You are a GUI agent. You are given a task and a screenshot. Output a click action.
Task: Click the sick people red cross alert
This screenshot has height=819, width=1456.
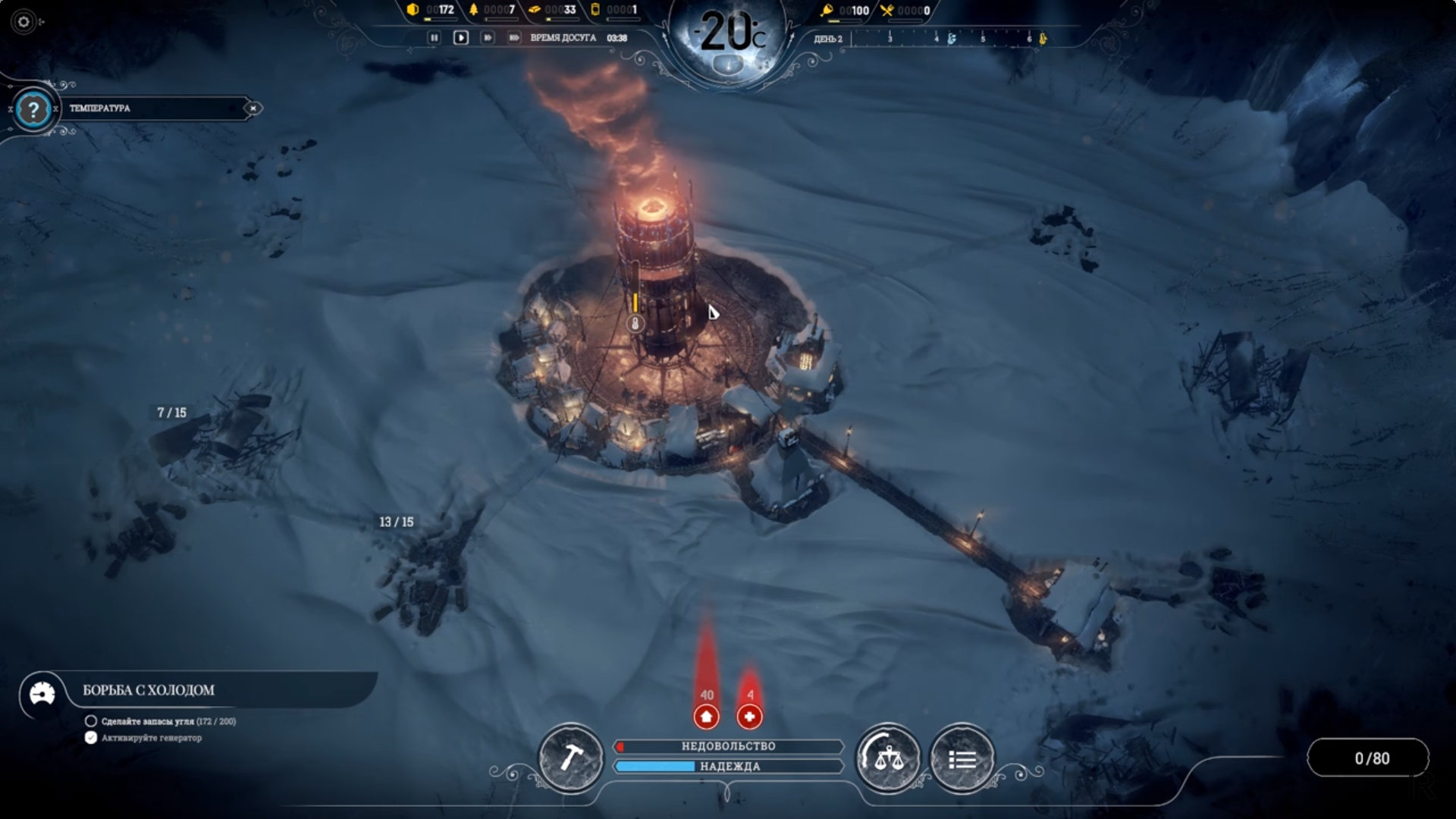click(749, 716)
